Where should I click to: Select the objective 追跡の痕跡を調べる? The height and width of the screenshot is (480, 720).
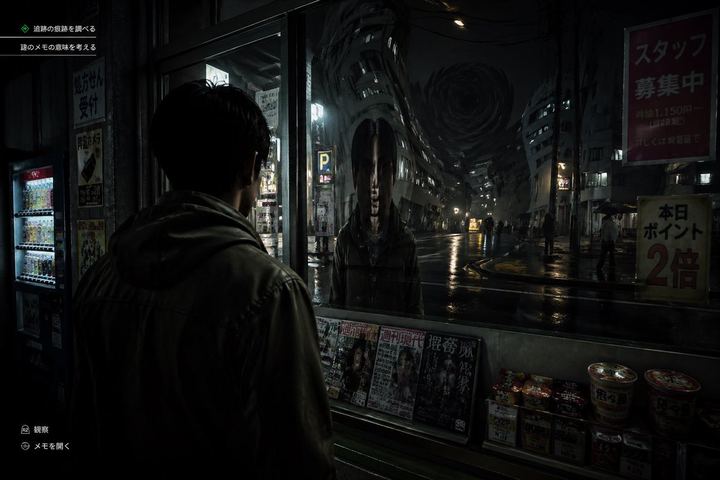pos(63,28)
